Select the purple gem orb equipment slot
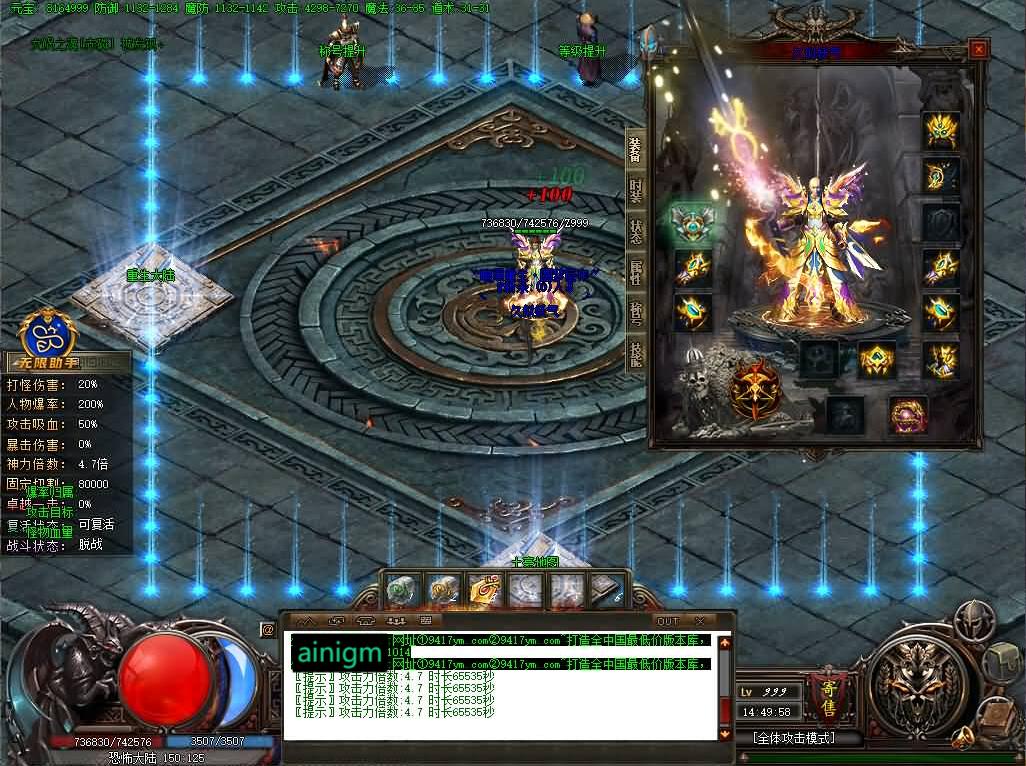Viewport: 1026px width, 766px height. pos(909,414)
